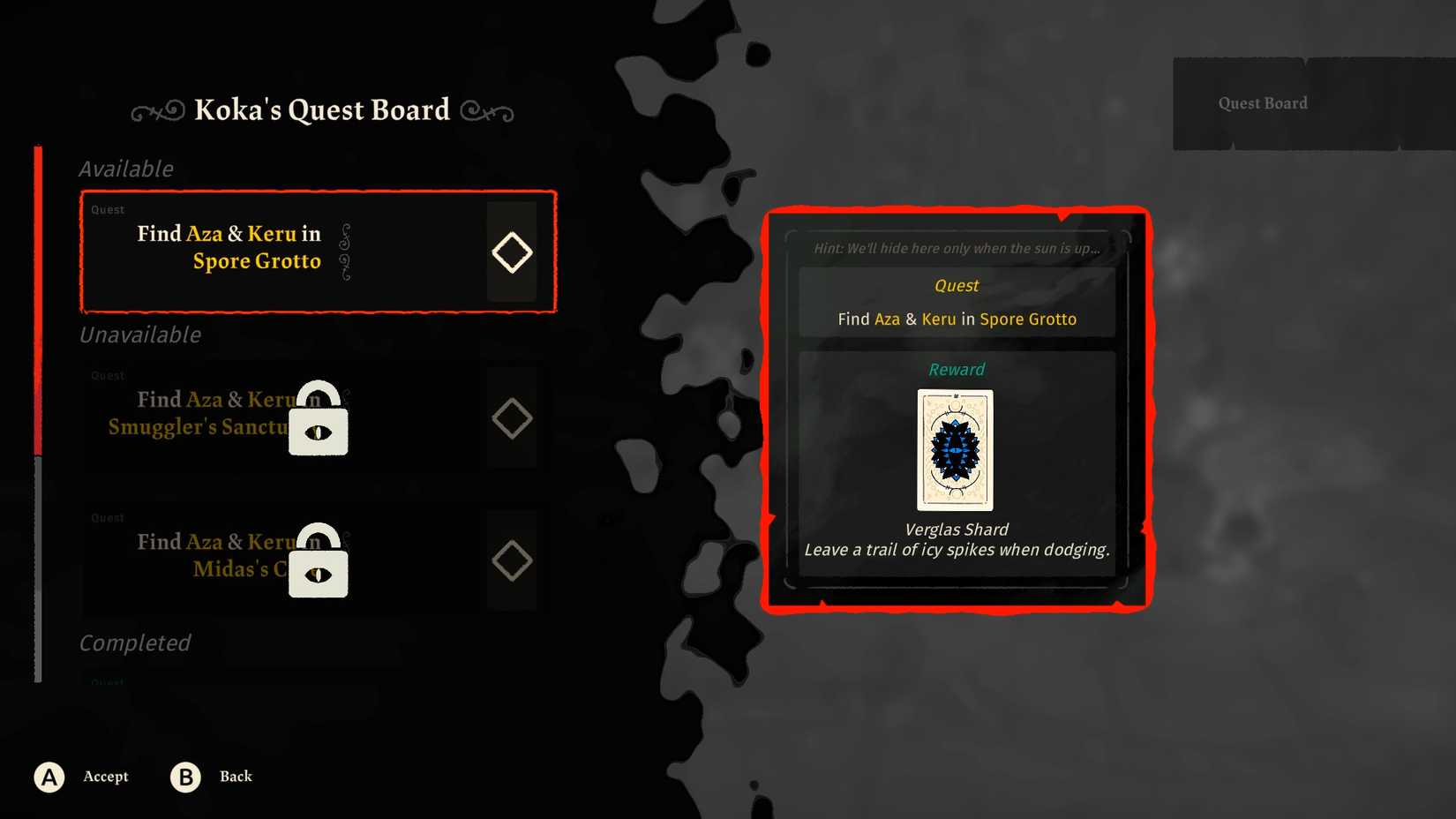This screenshot has width=1456, height=819.
Task: Accept the Spore Grotto quest
Action: coord(105,777)
